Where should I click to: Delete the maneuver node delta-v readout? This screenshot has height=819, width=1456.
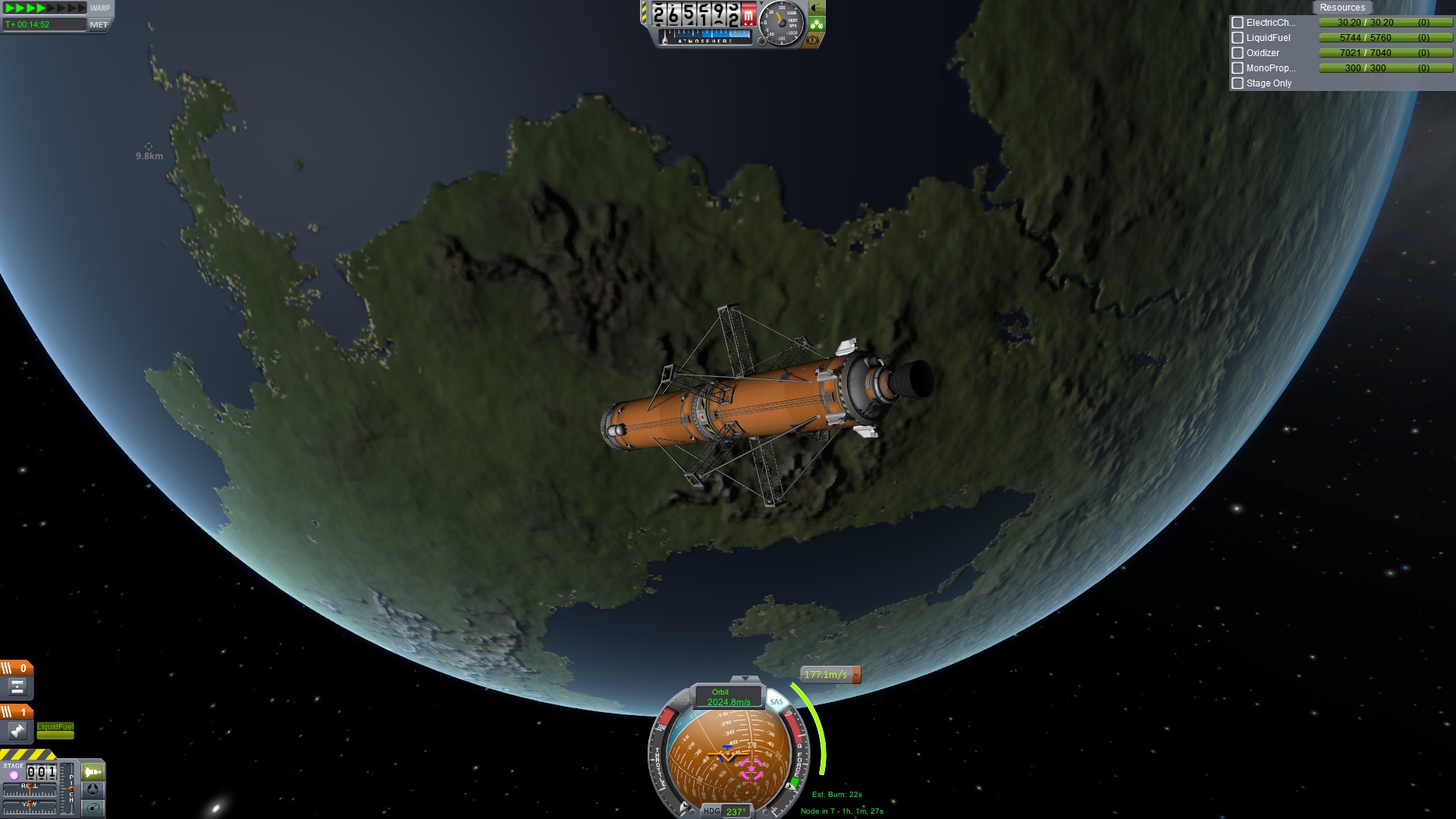point(856,674)
